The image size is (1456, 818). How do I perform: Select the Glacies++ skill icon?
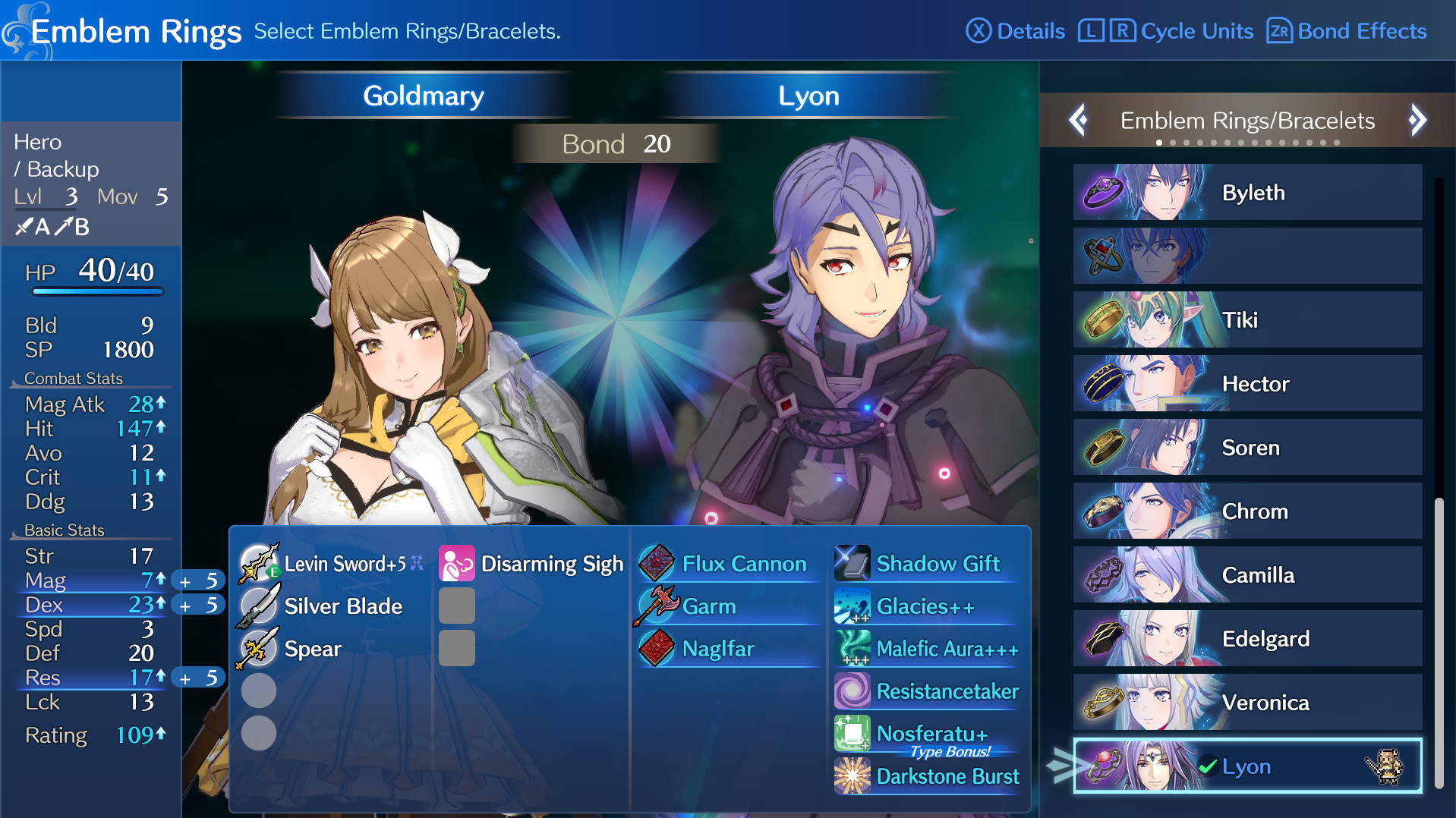coord(853,606)
